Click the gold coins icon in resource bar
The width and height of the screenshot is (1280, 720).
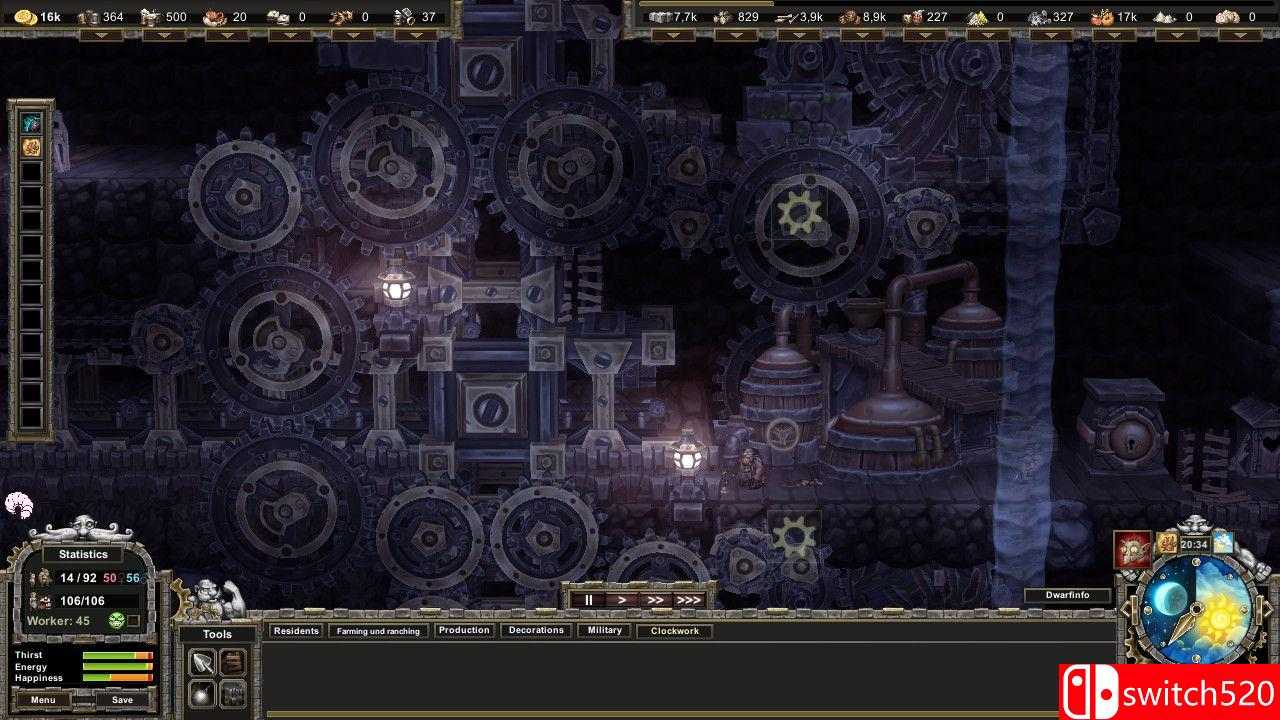point(24,16)
